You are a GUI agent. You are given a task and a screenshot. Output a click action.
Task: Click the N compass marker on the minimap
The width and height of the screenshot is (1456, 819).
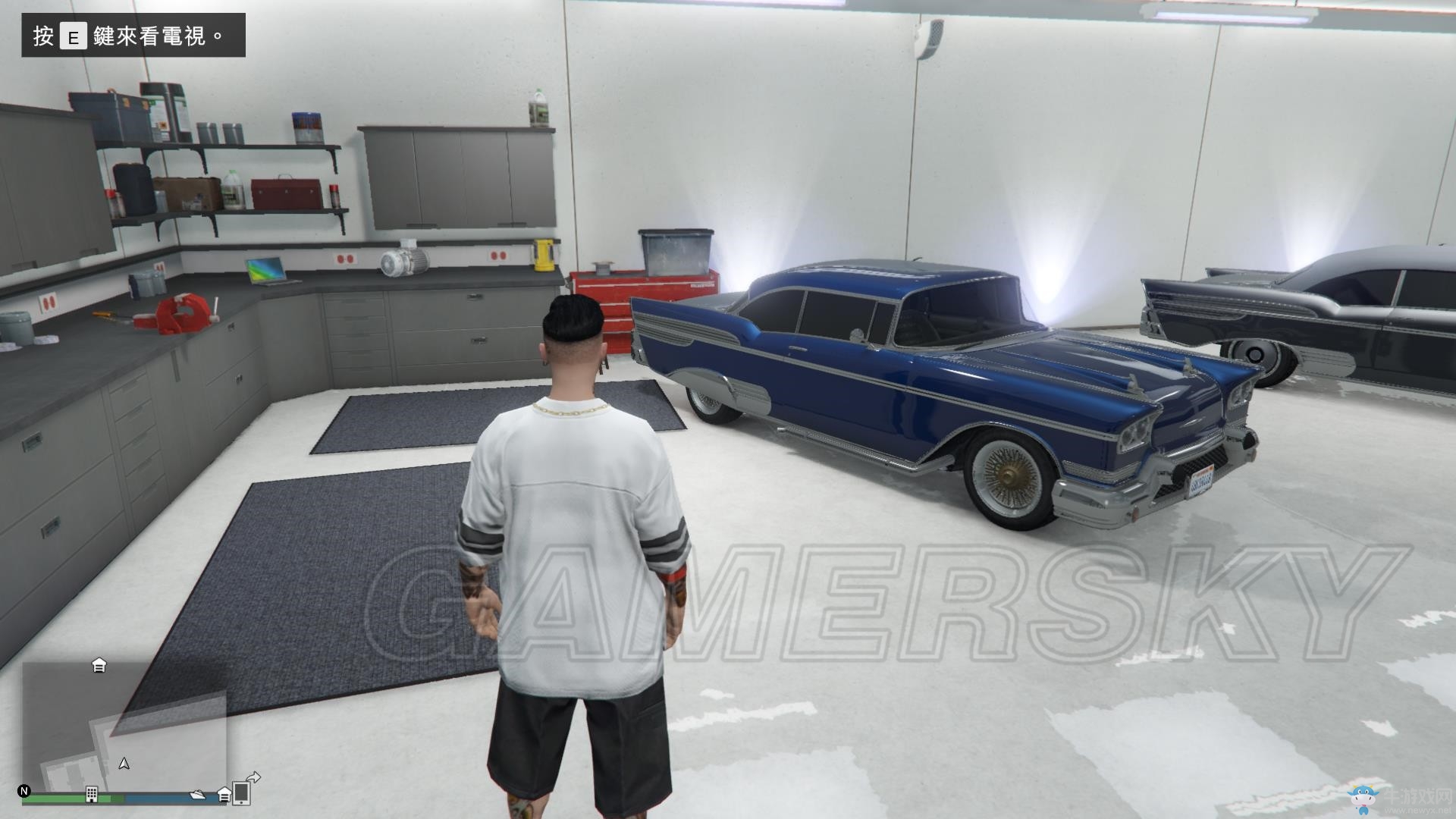(24, 791)
